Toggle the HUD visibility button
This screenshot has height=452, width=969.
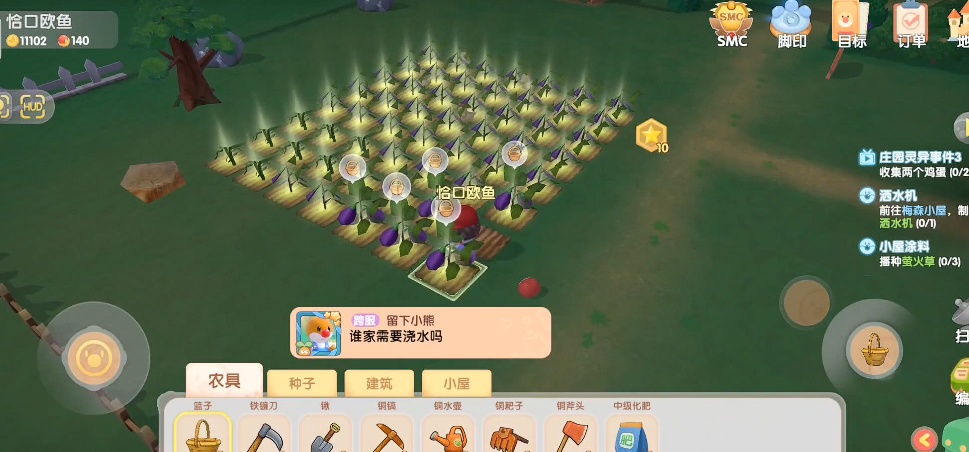(x=34, y=107)
